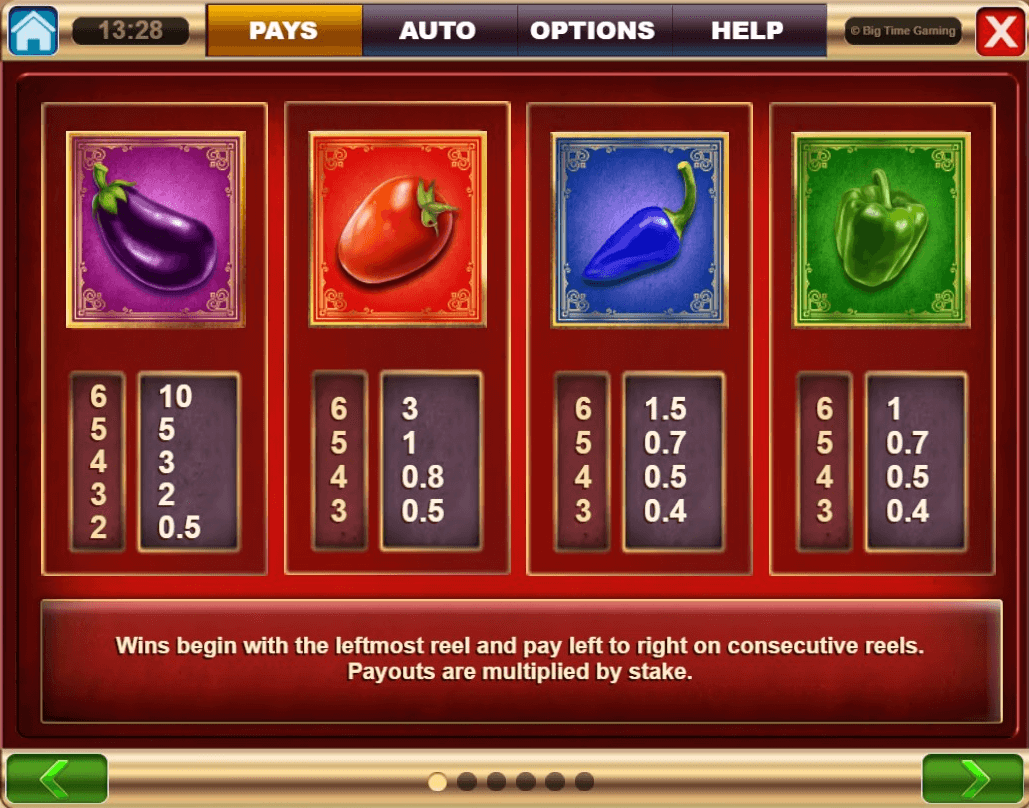Select the OPTIONS tab

(x=593, y=31)
